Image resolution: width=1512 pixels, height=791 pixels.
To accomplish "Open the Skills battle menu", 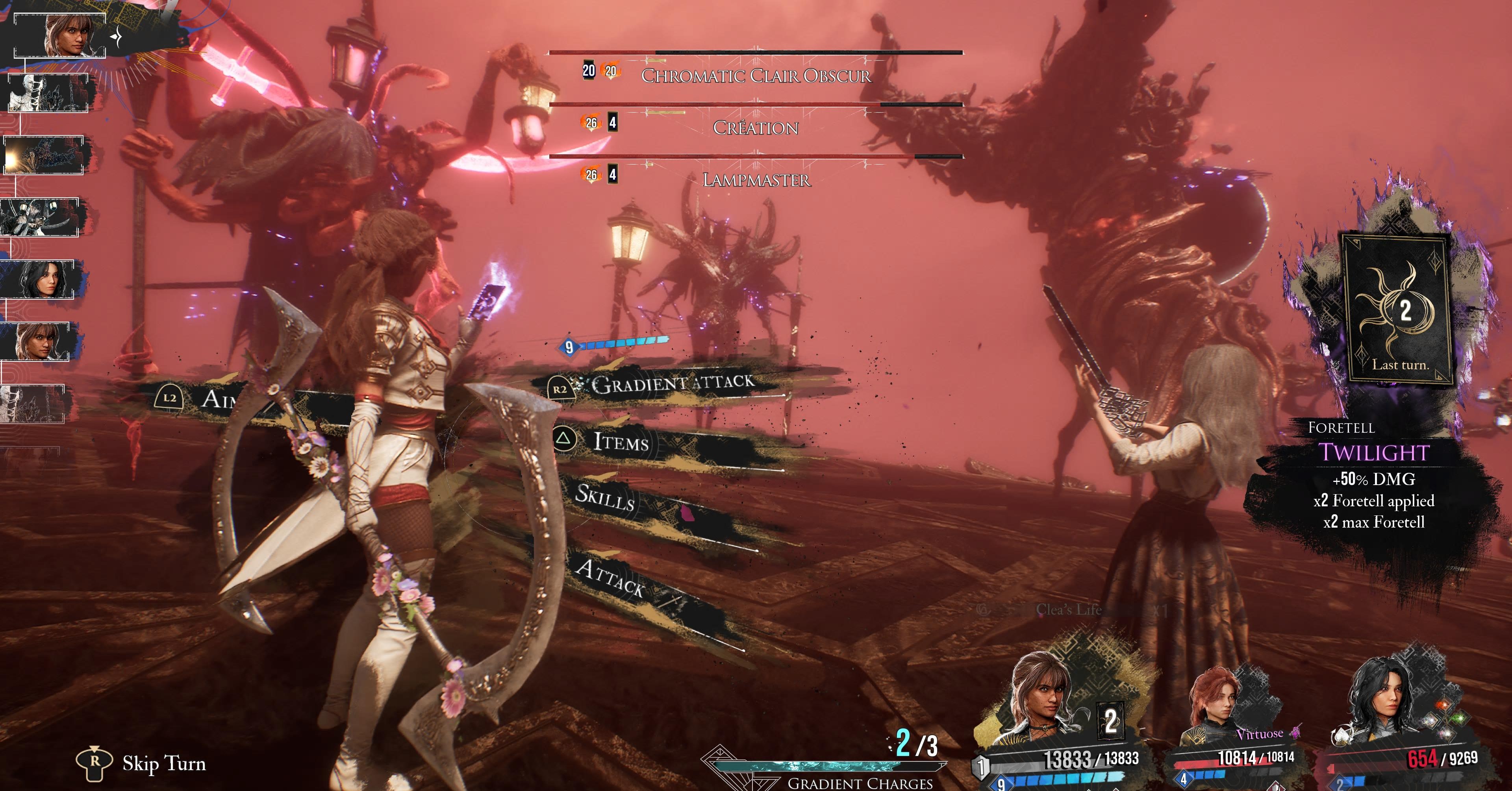I will pyautogui.click(x=604, y=498).
